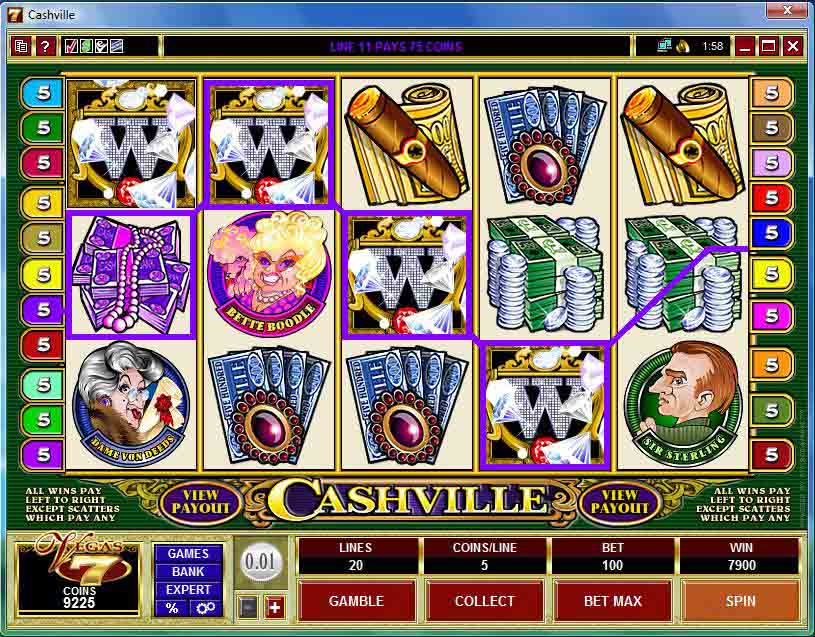Open the question mark help button
Viewport: 815px width, 637px height.
tap(45, 46)
